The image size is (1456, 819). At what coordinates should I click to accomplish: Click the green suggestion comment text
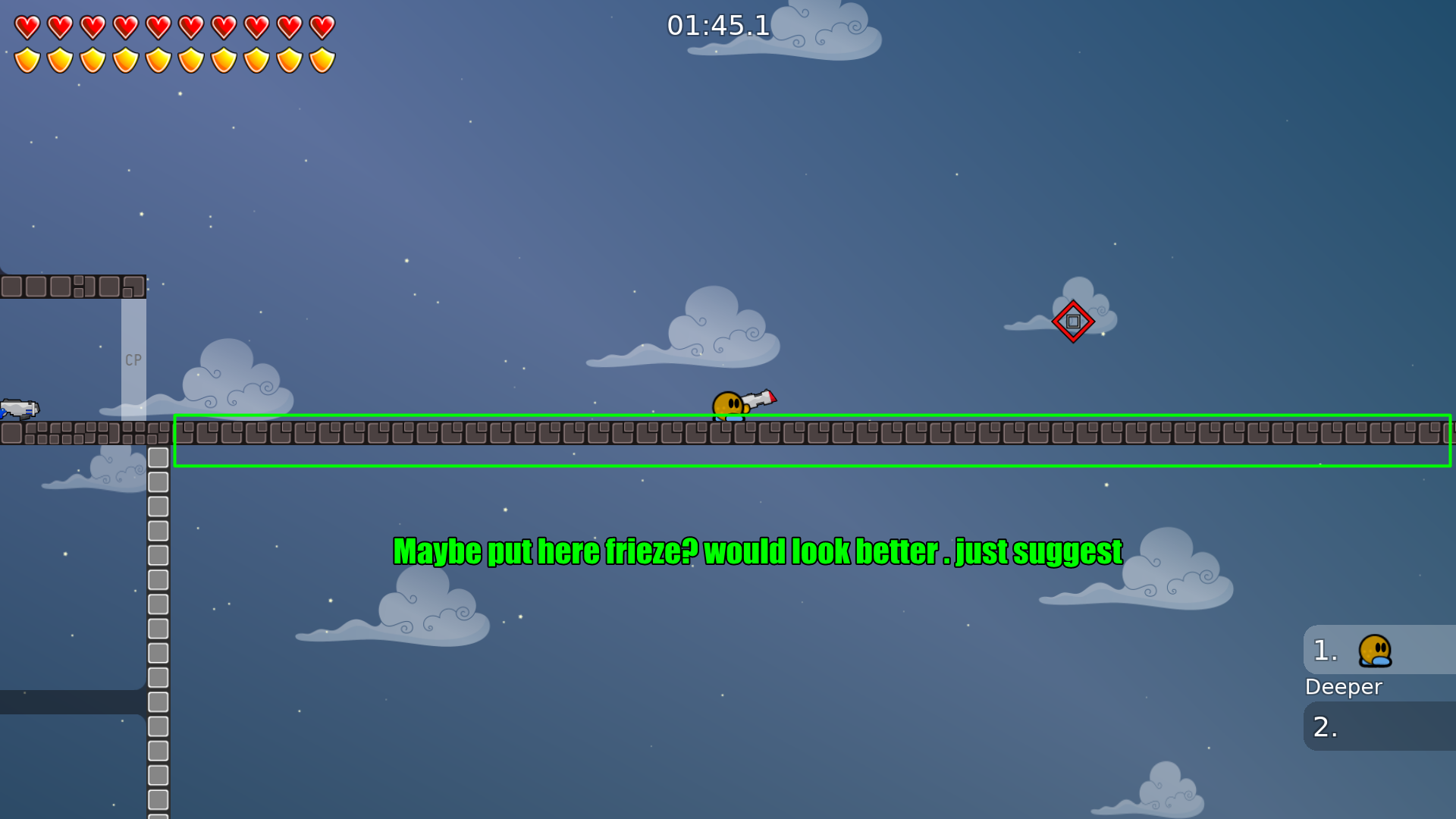click(756, 552)
